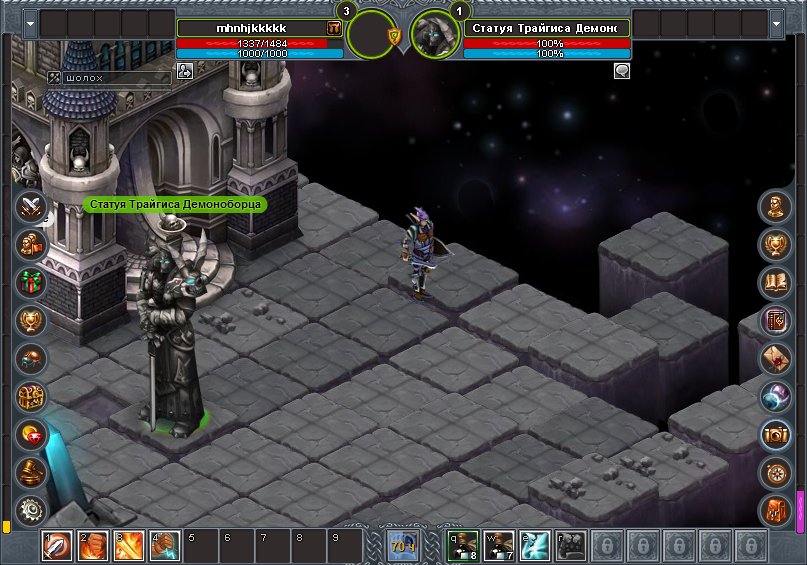Open the character portrait icon on right sidebar
The width and height of the screenshot is (807, 565).
(x=775, y=207)
